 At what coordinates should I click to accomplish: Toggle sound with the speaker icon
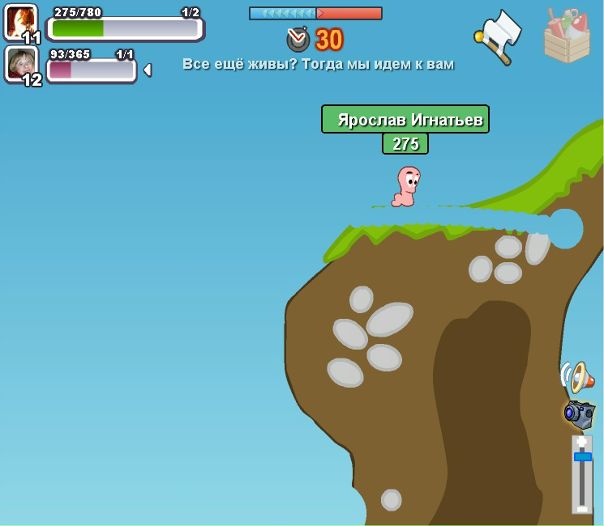(x=575, y=377)
